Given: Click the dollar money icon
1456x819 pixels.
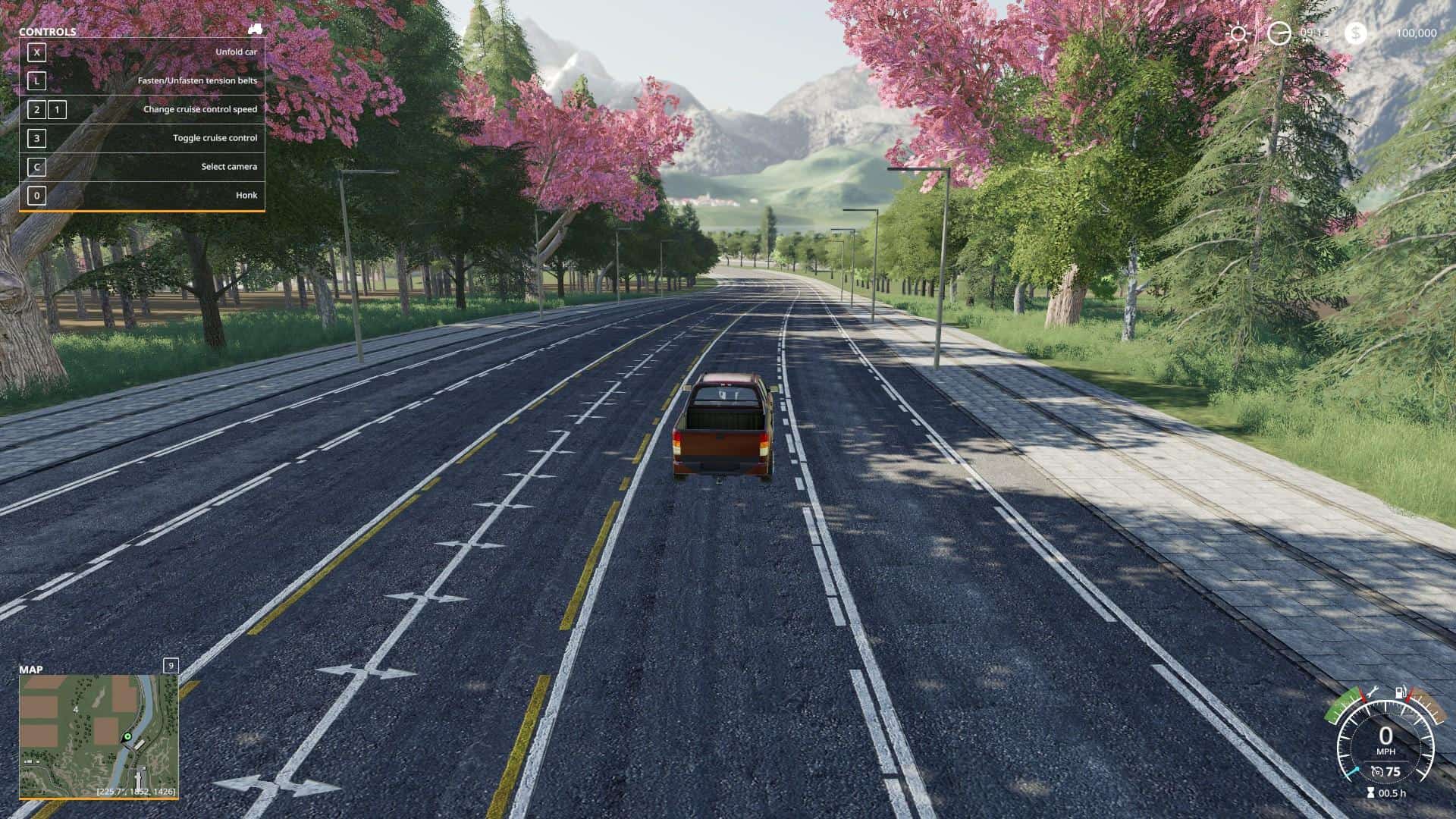Looking at the screenshot, I should pyautogui.click(x=1356, y=33).
